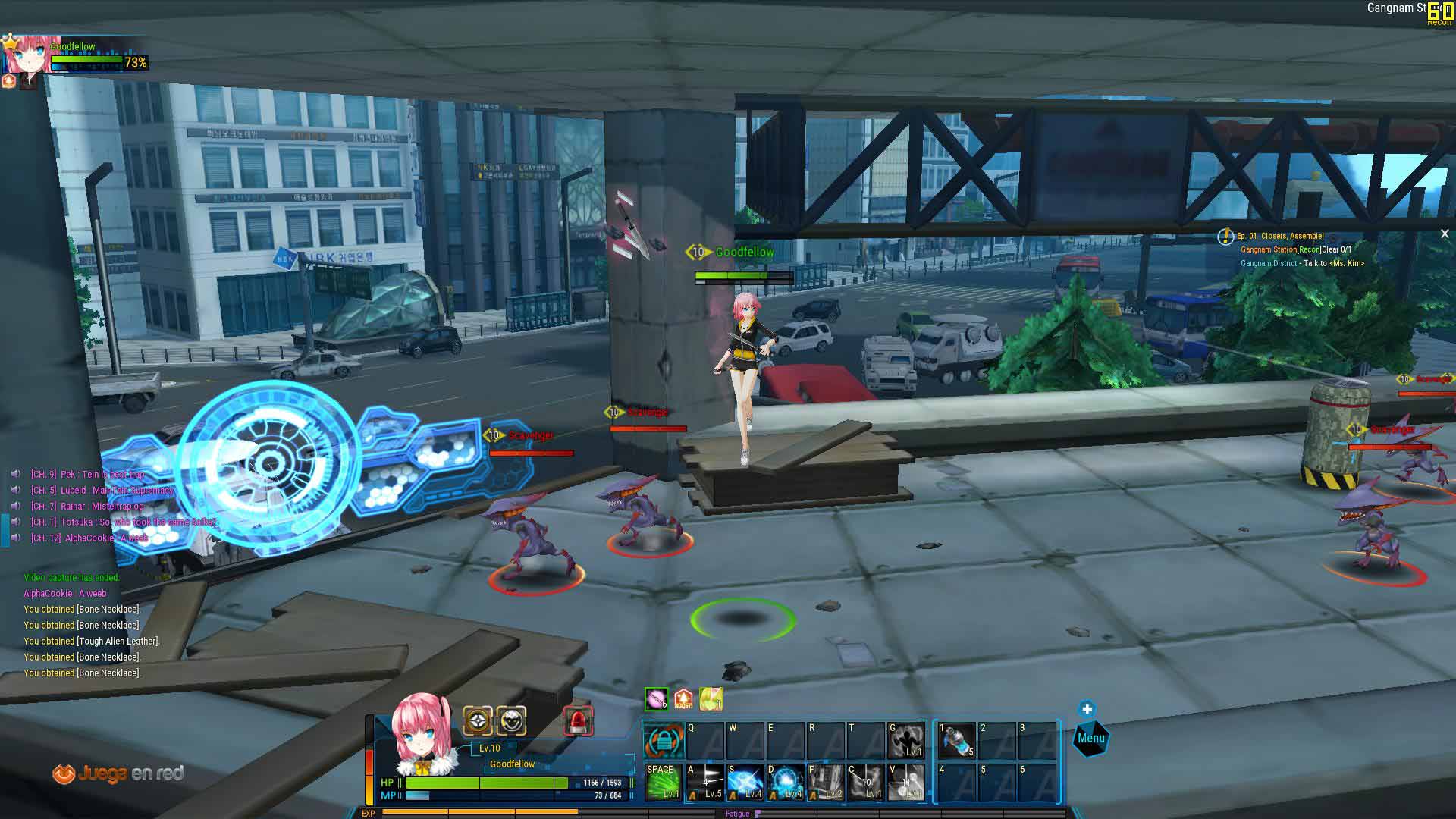Click the plus button above Menu
1456x819 pixels.
click(1087, 709)
